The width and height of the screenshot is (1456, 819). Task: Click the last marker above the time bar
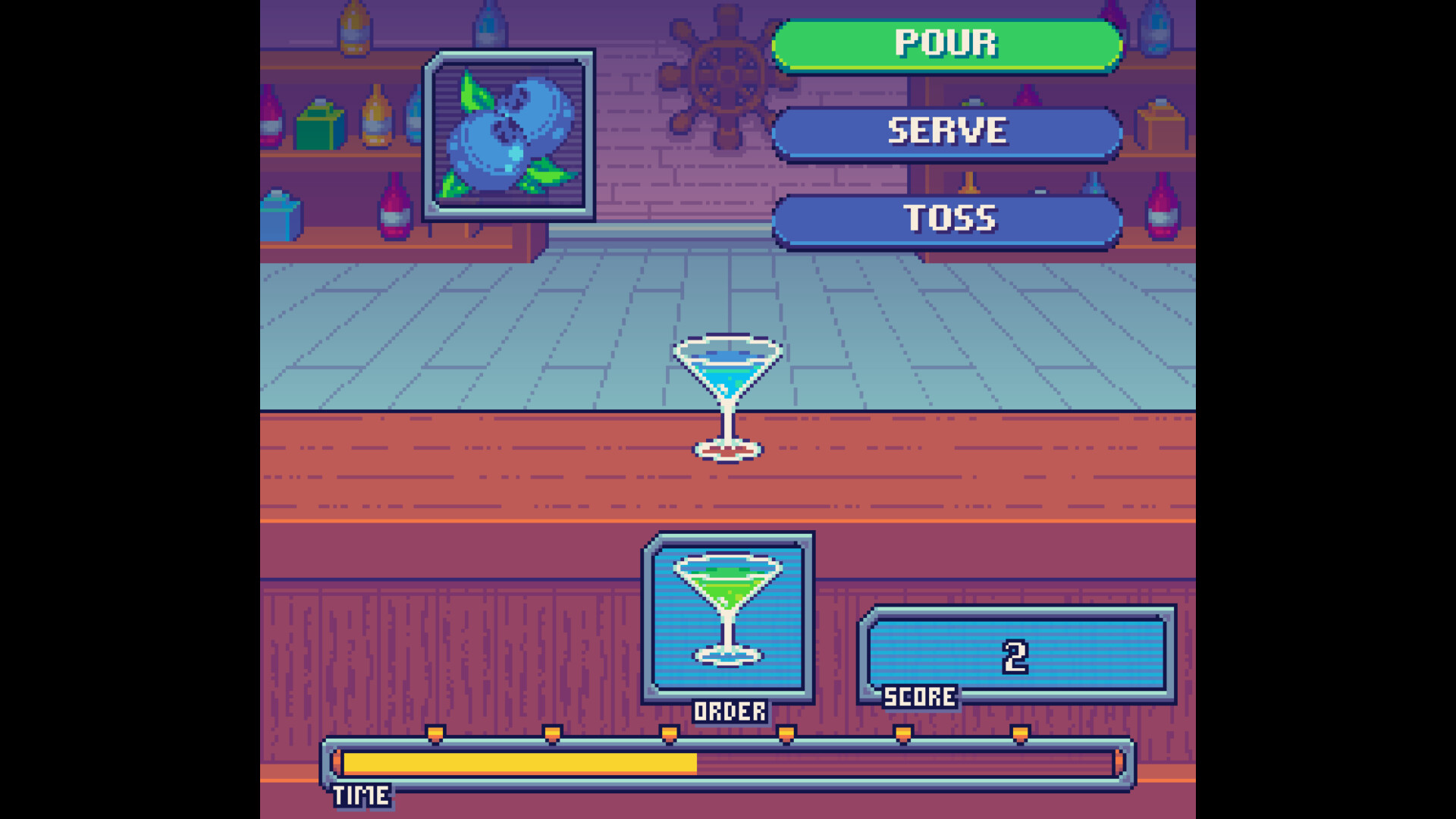(x=1020, y=734)
